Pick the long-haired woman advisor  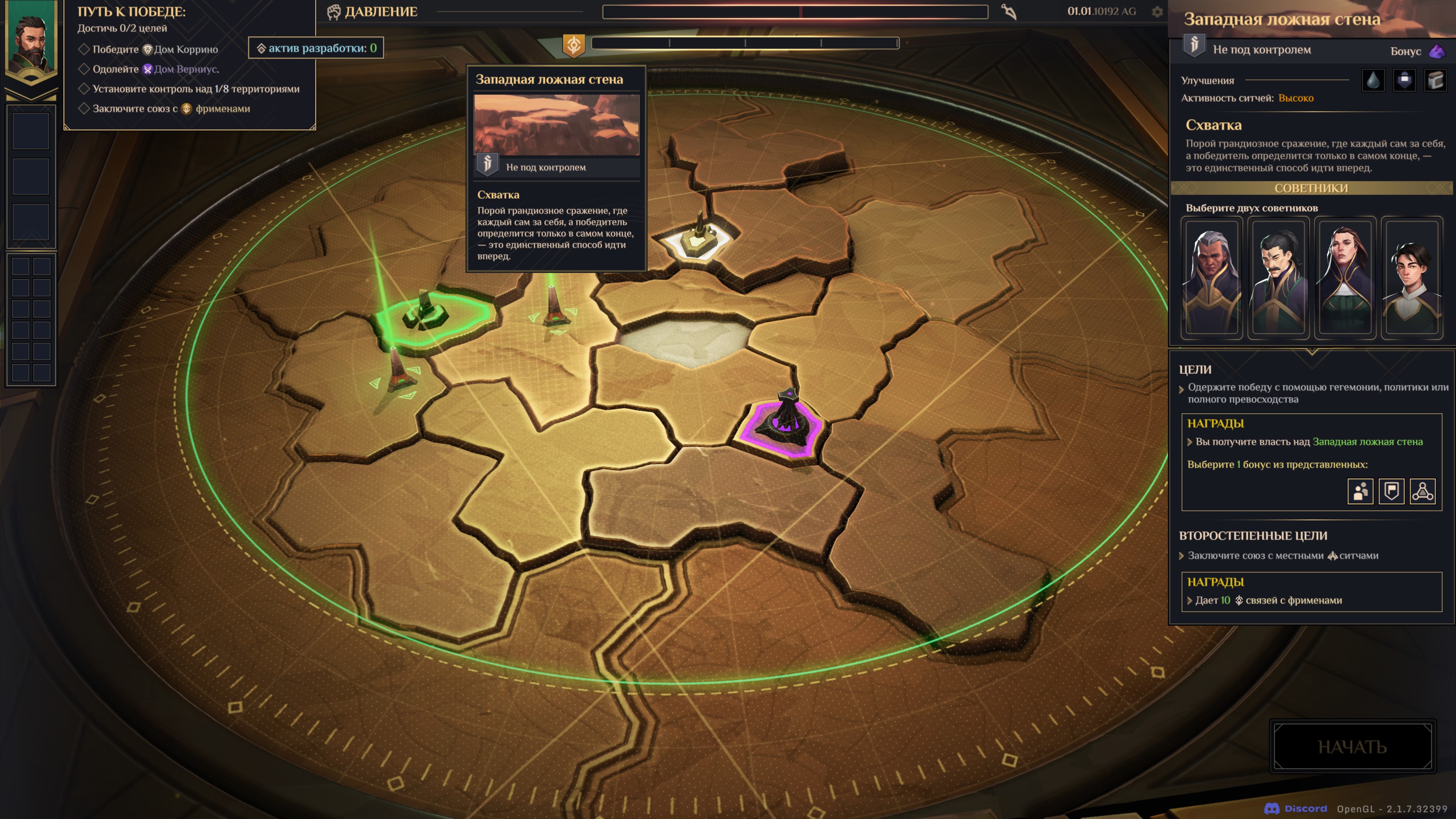tap(1345, 278)
